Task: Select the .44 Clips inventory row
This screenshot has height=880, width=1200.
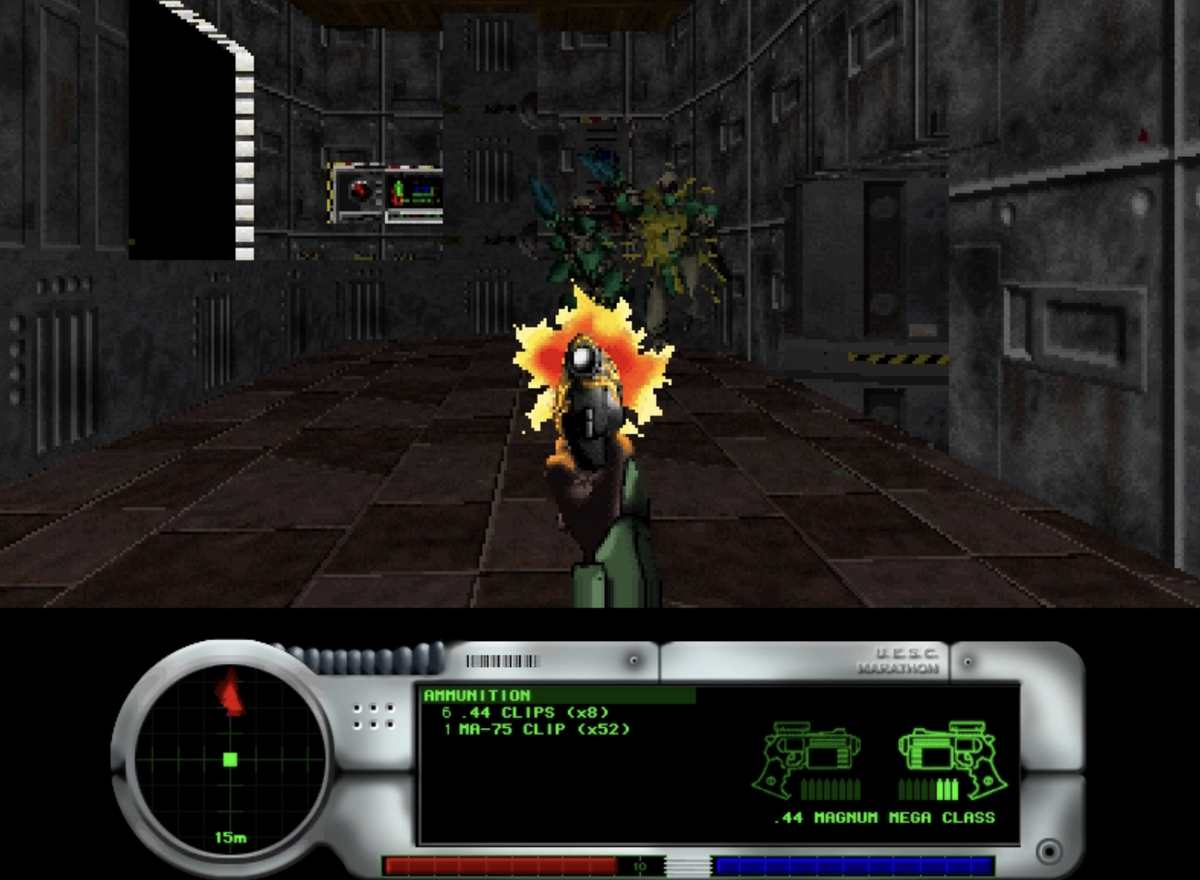Action: 525,712
